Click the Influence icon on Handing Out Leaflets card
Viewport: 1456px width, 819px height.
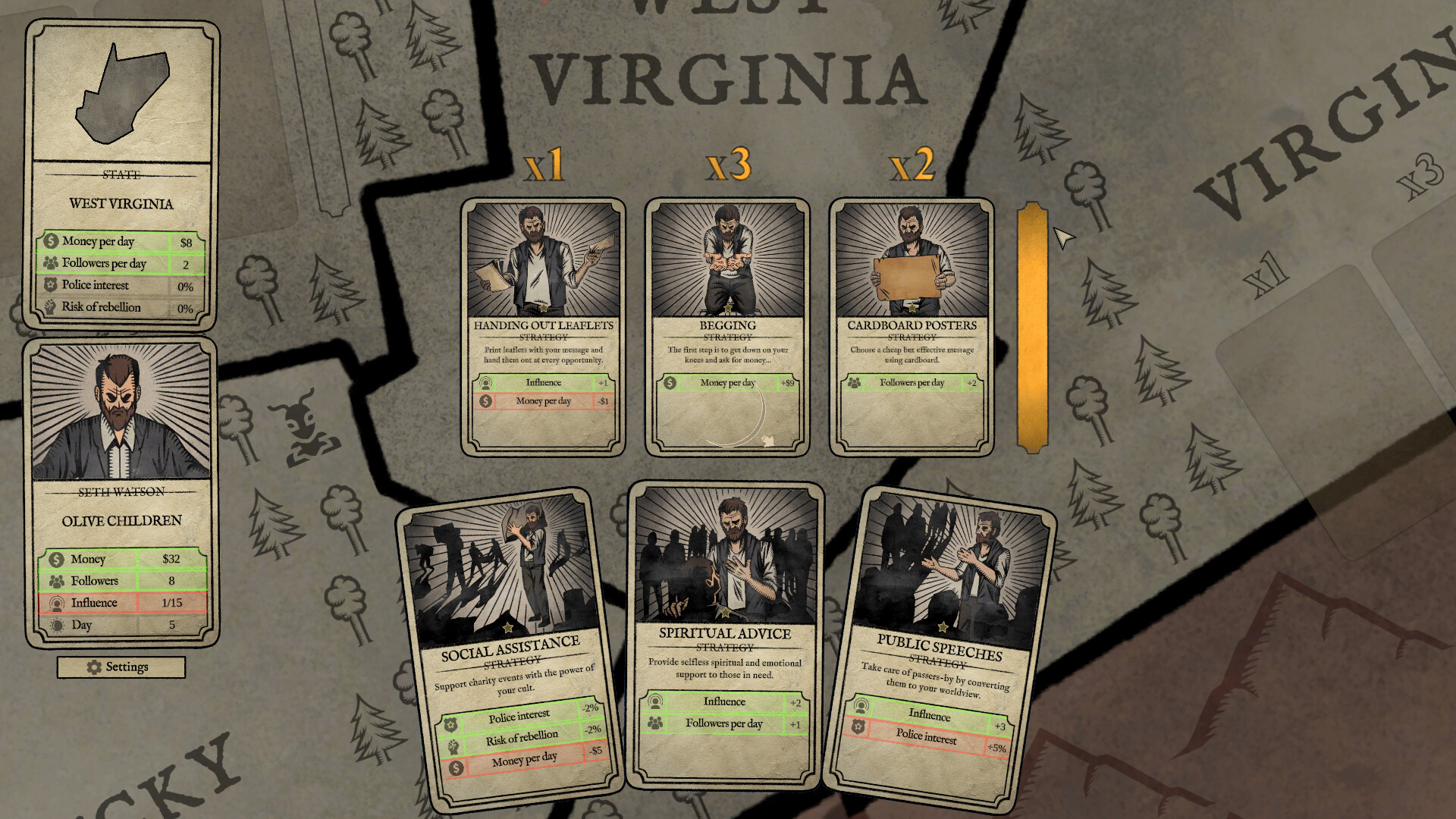pos(487,382)
